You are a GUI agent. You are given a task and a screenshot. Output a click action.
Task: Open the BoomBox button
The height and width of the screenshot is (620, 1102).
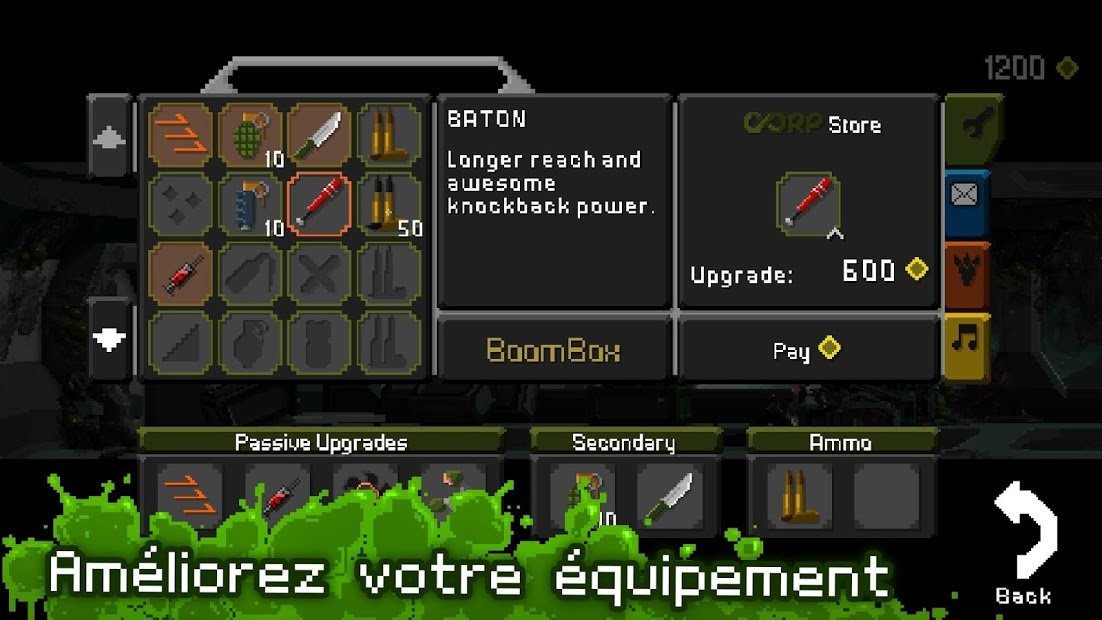pyautogui.click(x=553, y=350)
